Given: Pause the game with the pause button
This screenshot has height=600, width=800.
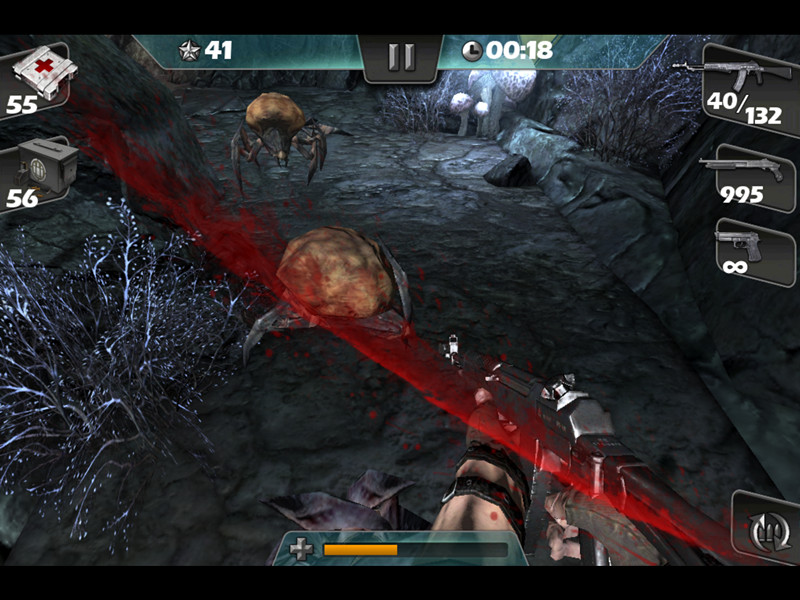Looking at the screenshot, I should tap(401, 57).
